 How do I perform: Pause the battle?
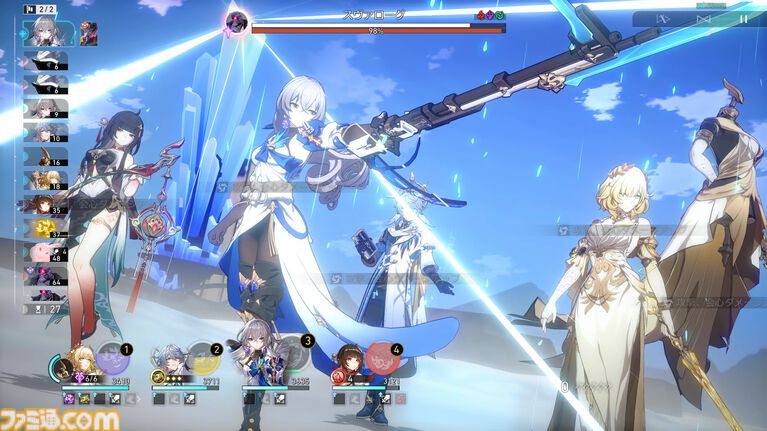pos(743,18)
